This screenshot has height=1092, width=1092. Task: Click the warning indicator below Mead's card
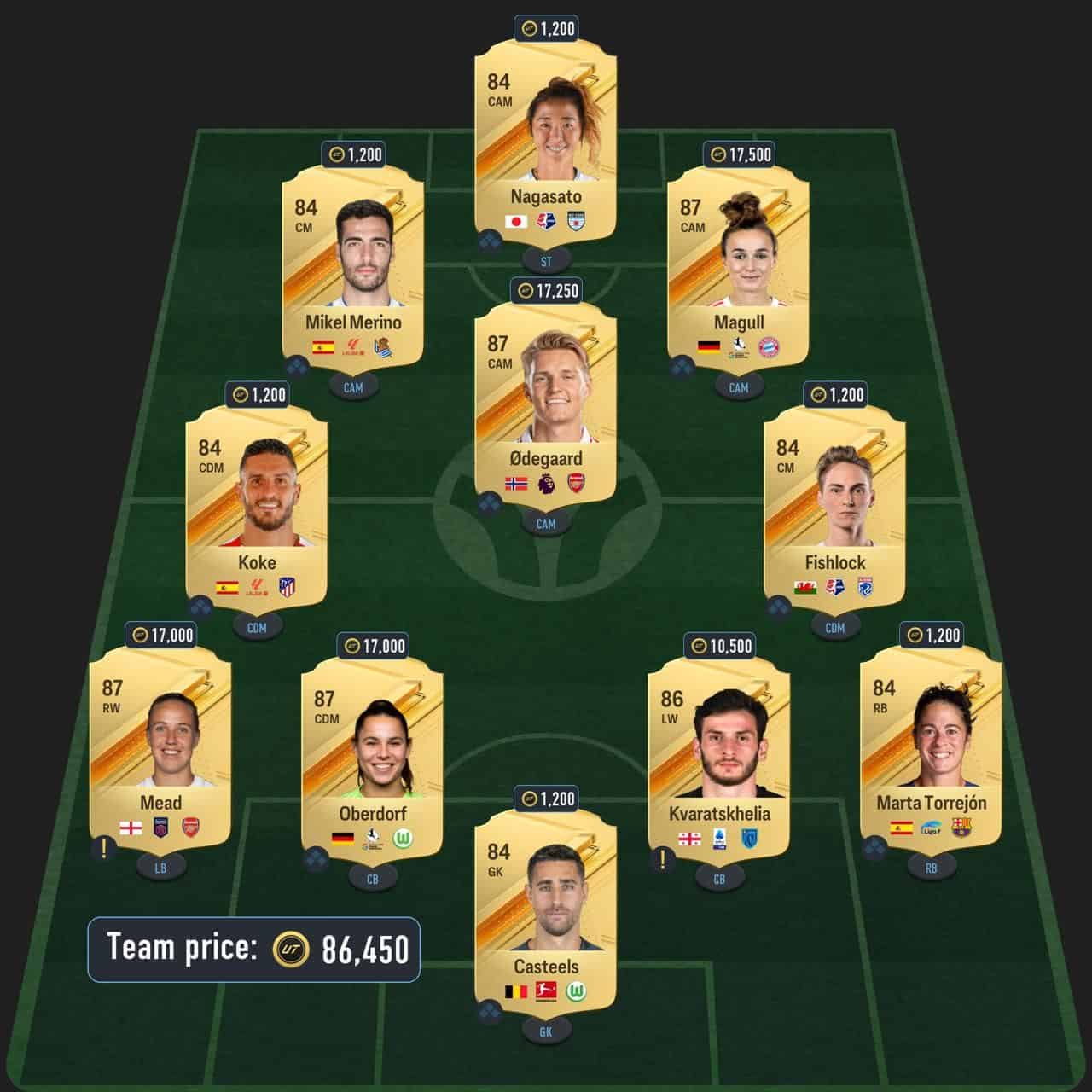tap(102, 849)
